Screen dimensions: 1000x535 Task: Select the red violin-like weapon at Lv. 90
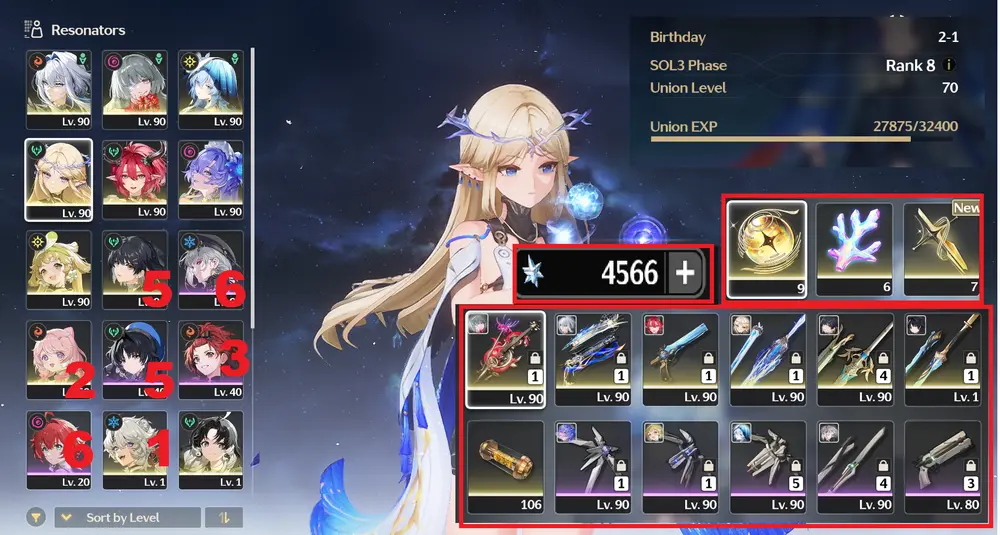click(x=505, y=357)
